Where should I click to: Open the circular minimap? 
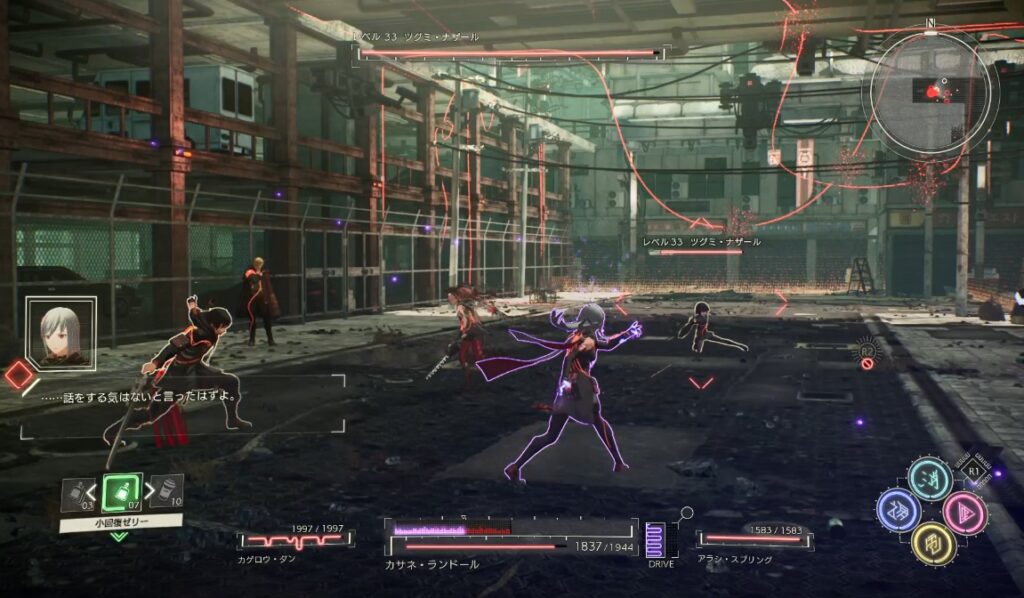pos(932,92)
